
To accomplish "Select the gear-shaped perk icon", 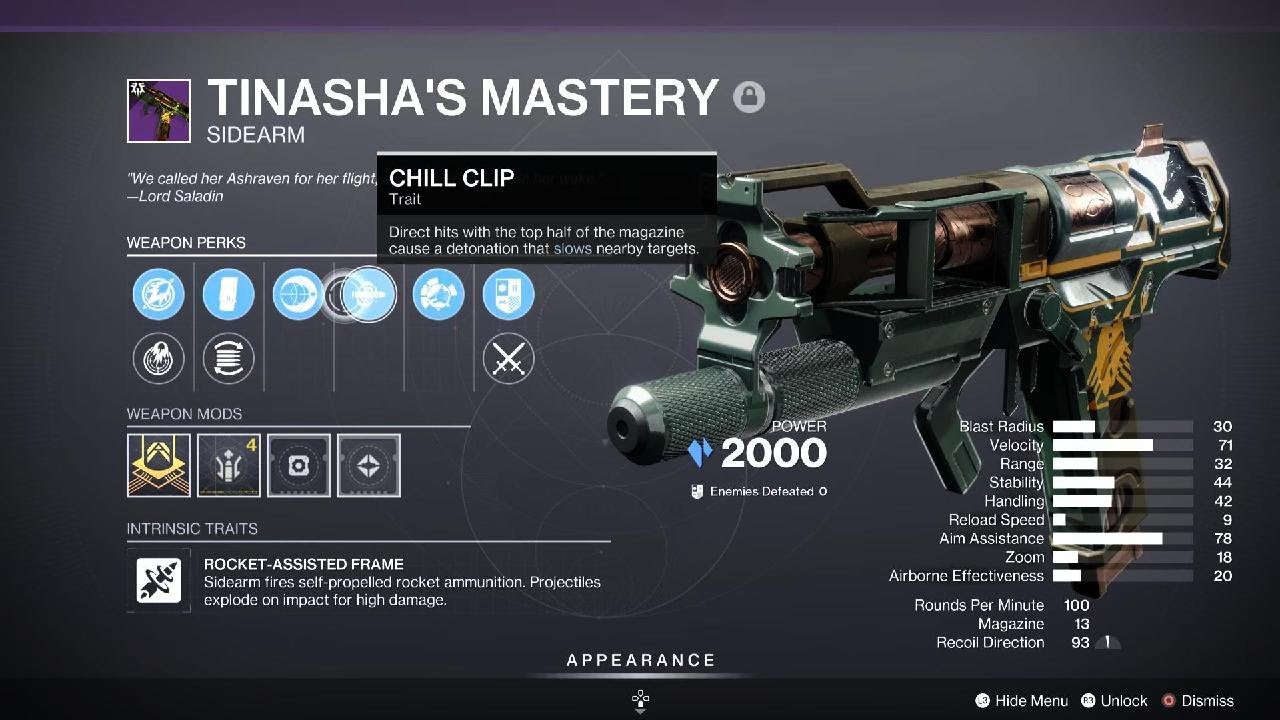I will pyautogui.click(x=438, y=296).
